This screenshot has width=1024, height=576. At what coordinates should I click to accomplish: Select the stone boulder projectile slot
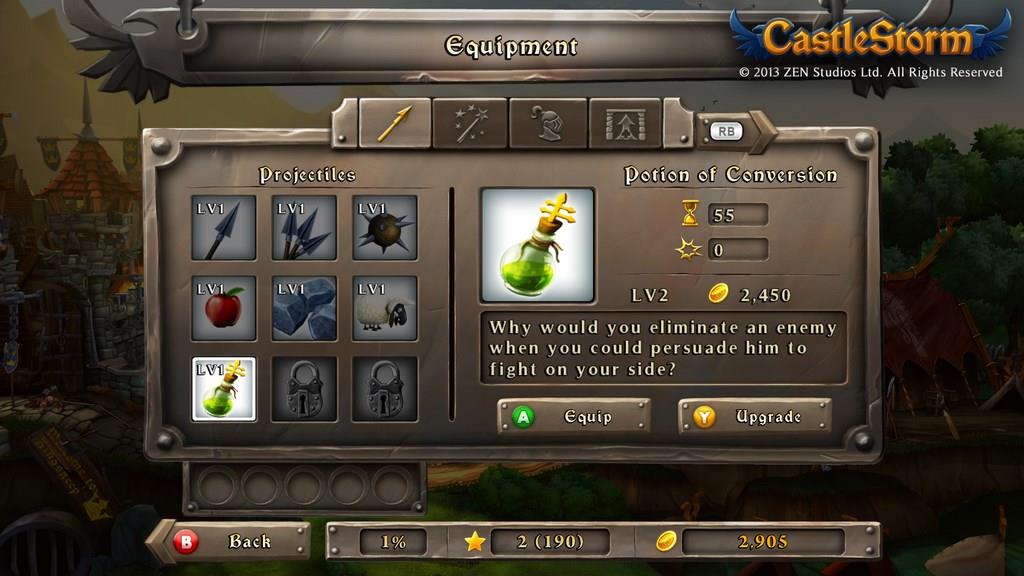coord(304,308)
